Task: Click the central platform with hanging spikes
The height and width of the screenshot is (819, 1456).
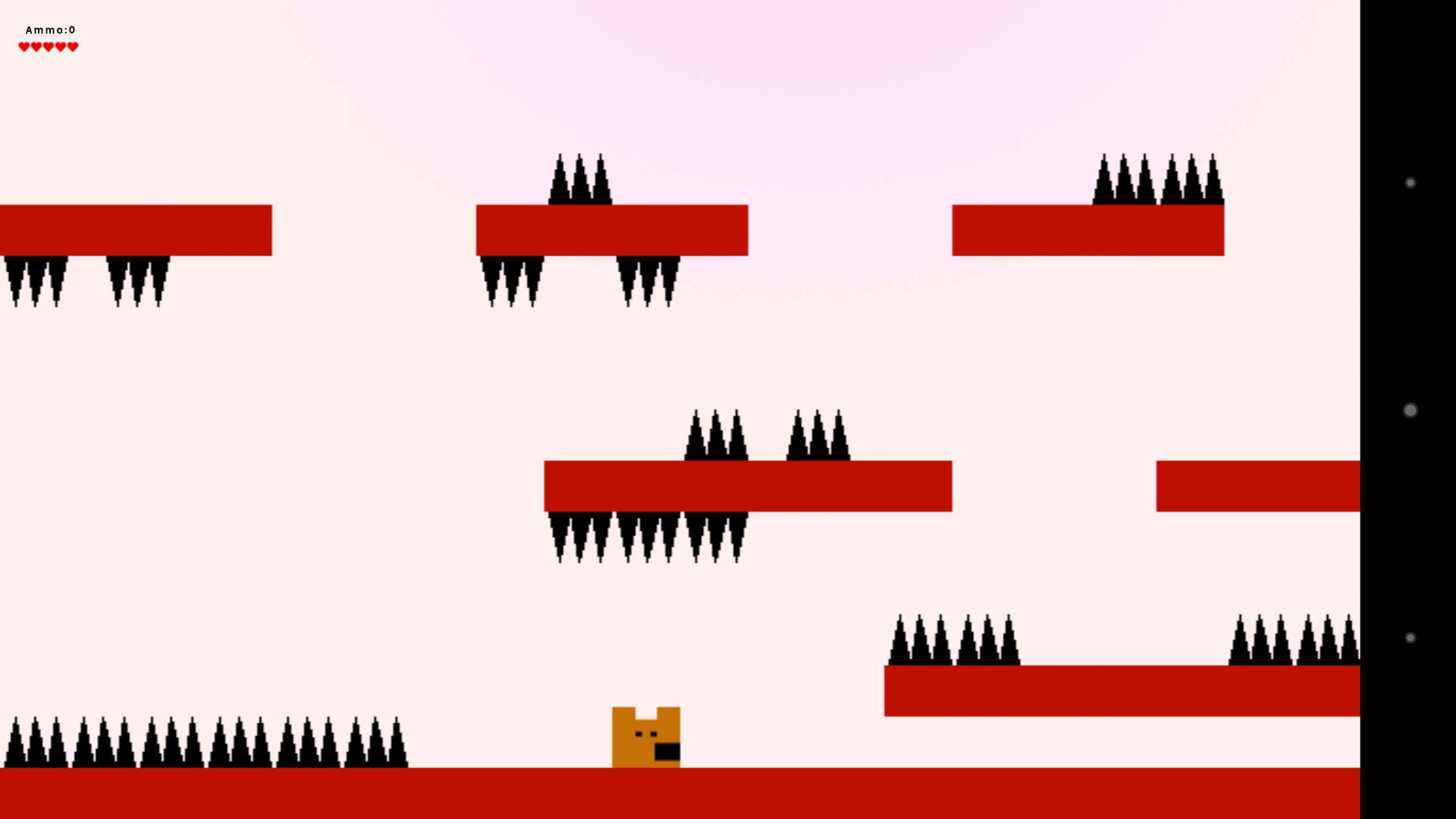Action: [747, 485]
